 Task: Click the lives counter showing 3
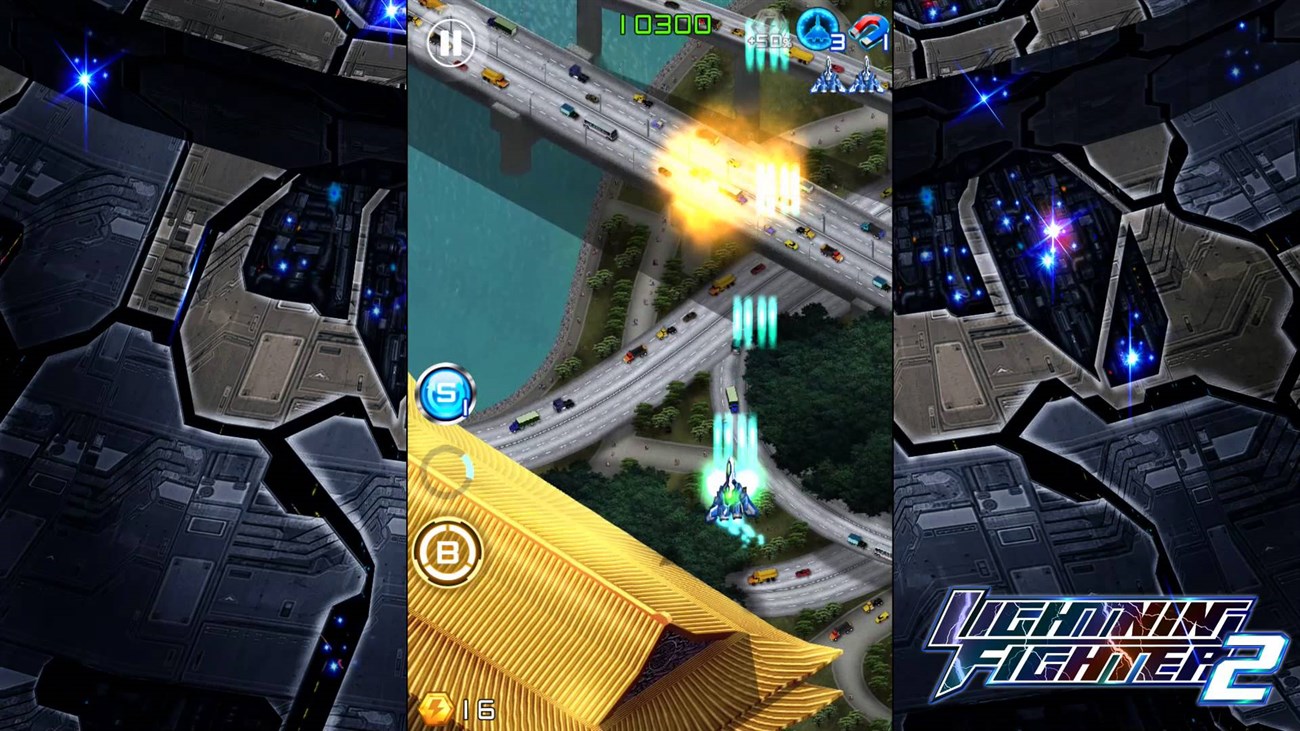836,41
